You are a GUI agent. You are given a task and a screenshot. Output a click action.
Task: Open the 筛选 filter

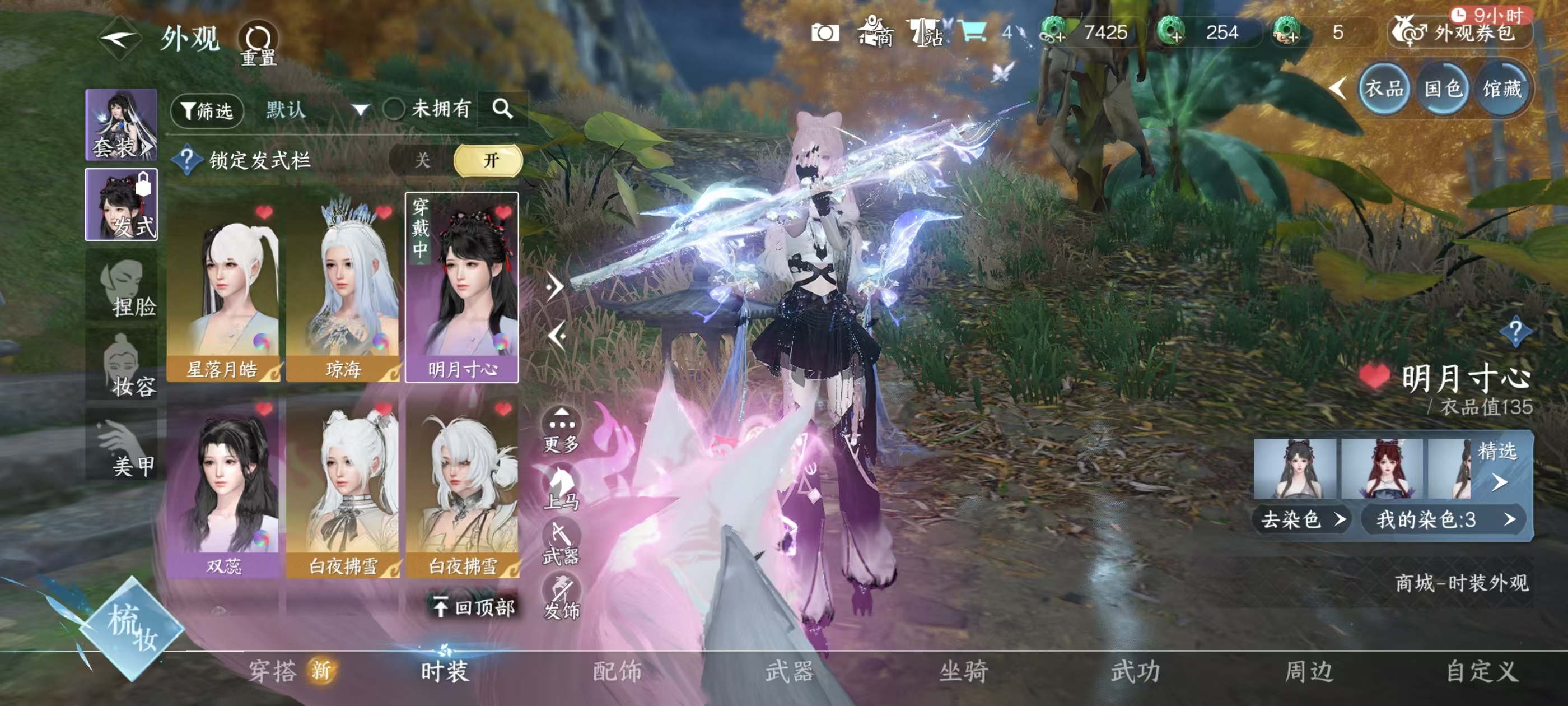207,110
